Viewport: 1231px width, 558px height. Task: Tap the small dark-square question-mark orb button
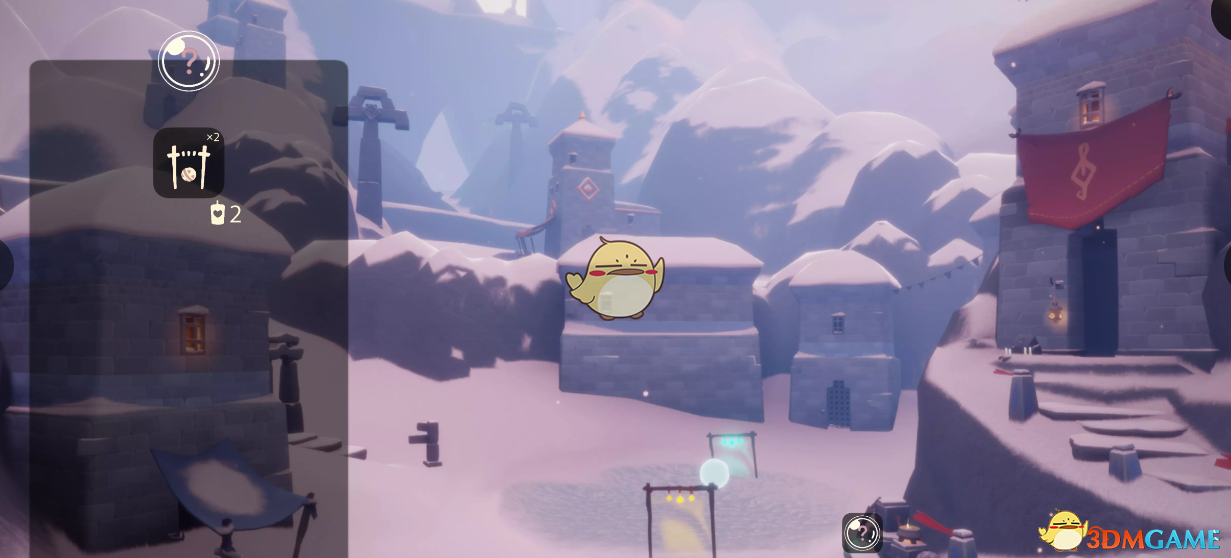tap(861, 532)
